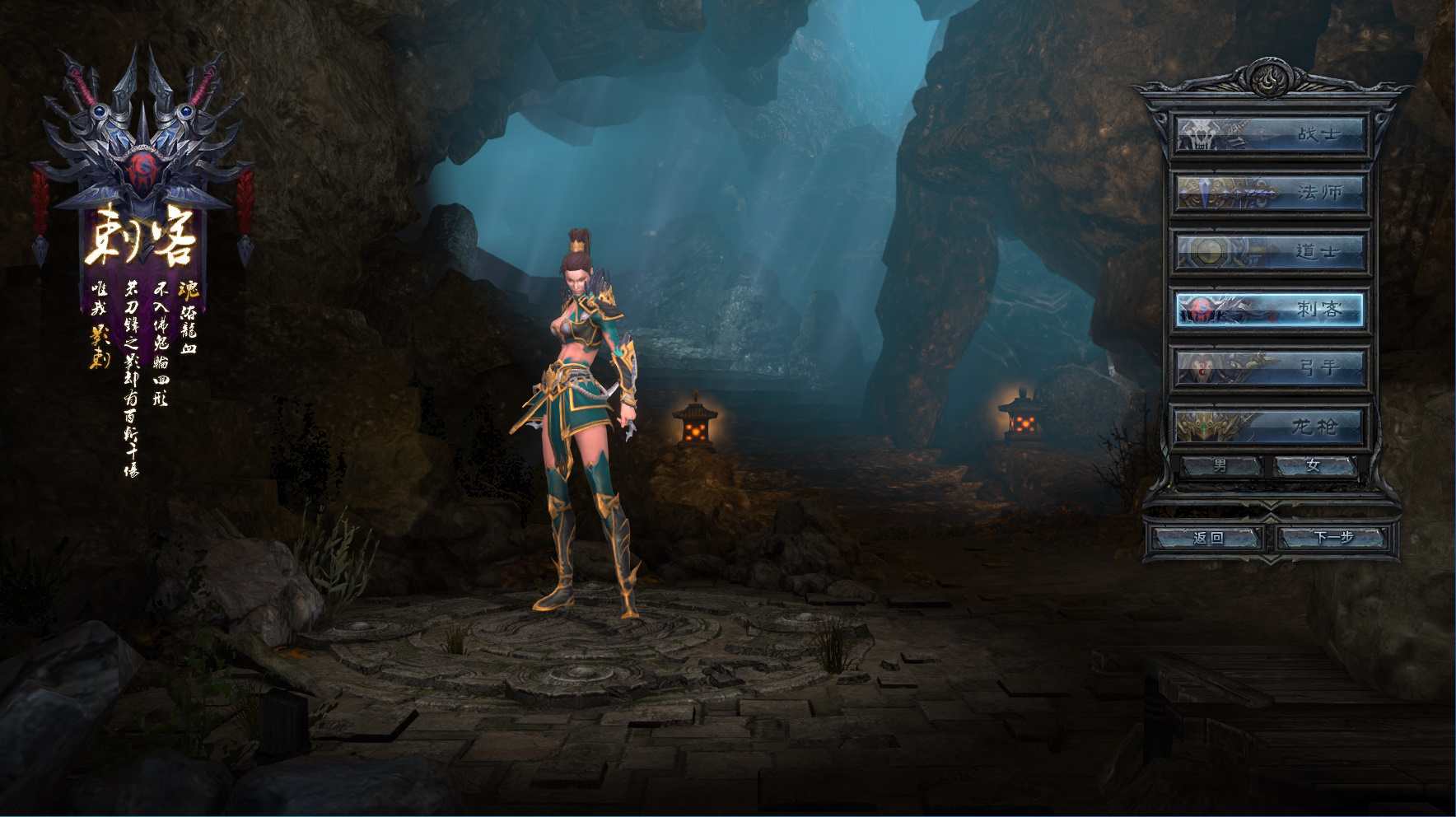The image size is (1456, 817).
Task: Choose the 龙枪 dragon lance class
Action: click(x=1269, y=426)
